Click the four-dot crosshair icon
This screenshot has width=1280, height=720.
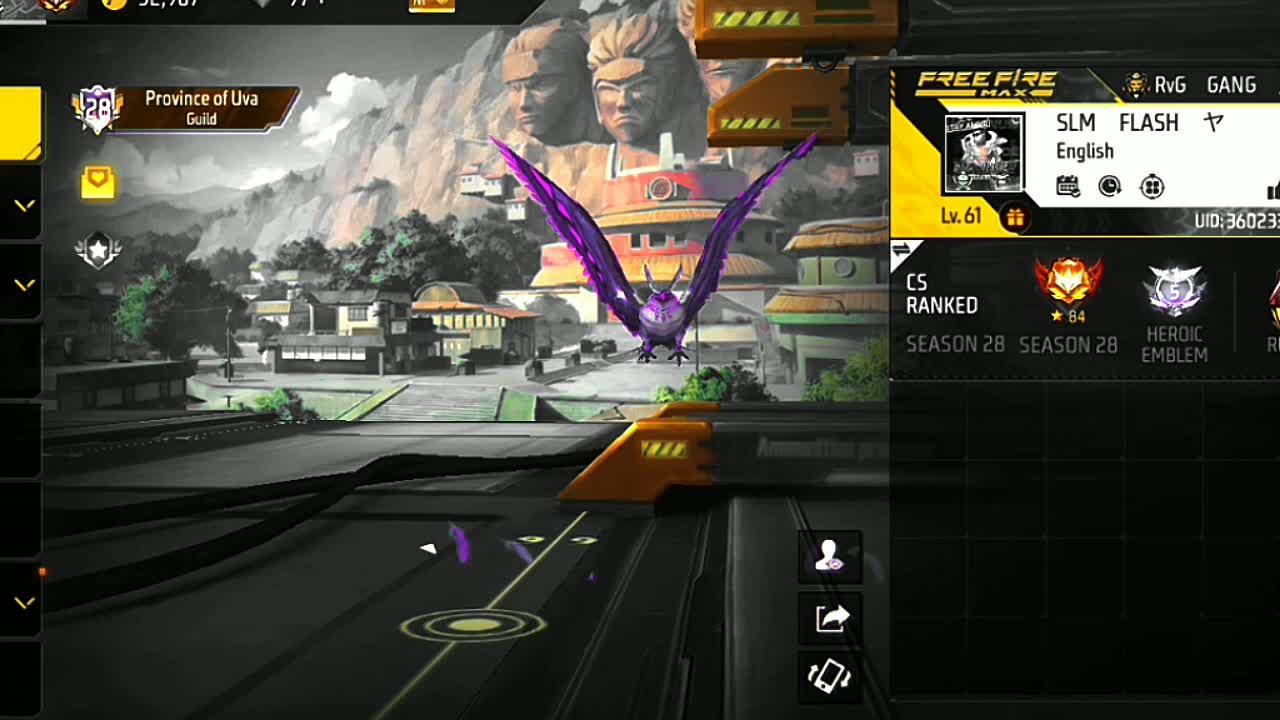(x=1152, y=186)
